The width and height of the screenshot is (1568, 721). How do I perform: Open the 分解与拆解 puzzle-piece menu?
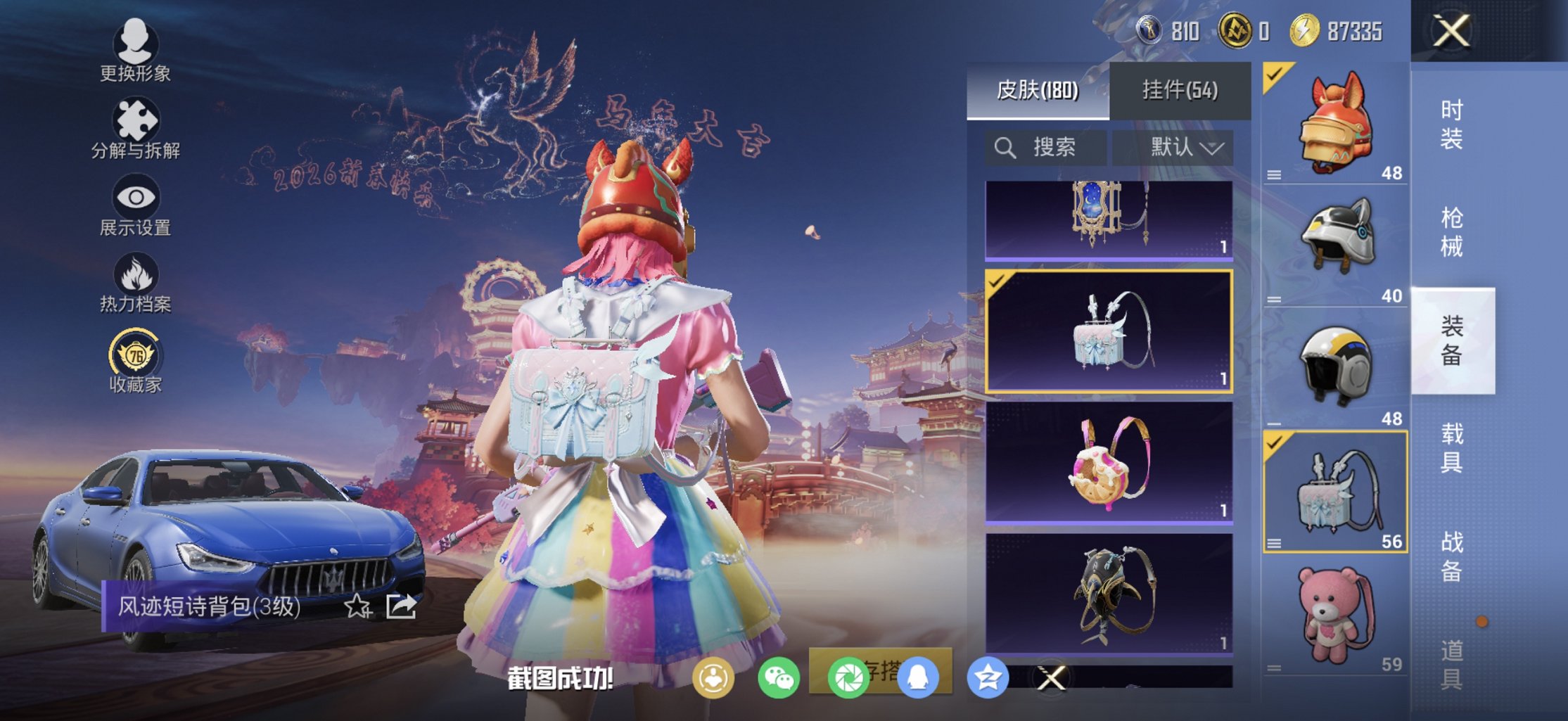(x=135, y=129)
